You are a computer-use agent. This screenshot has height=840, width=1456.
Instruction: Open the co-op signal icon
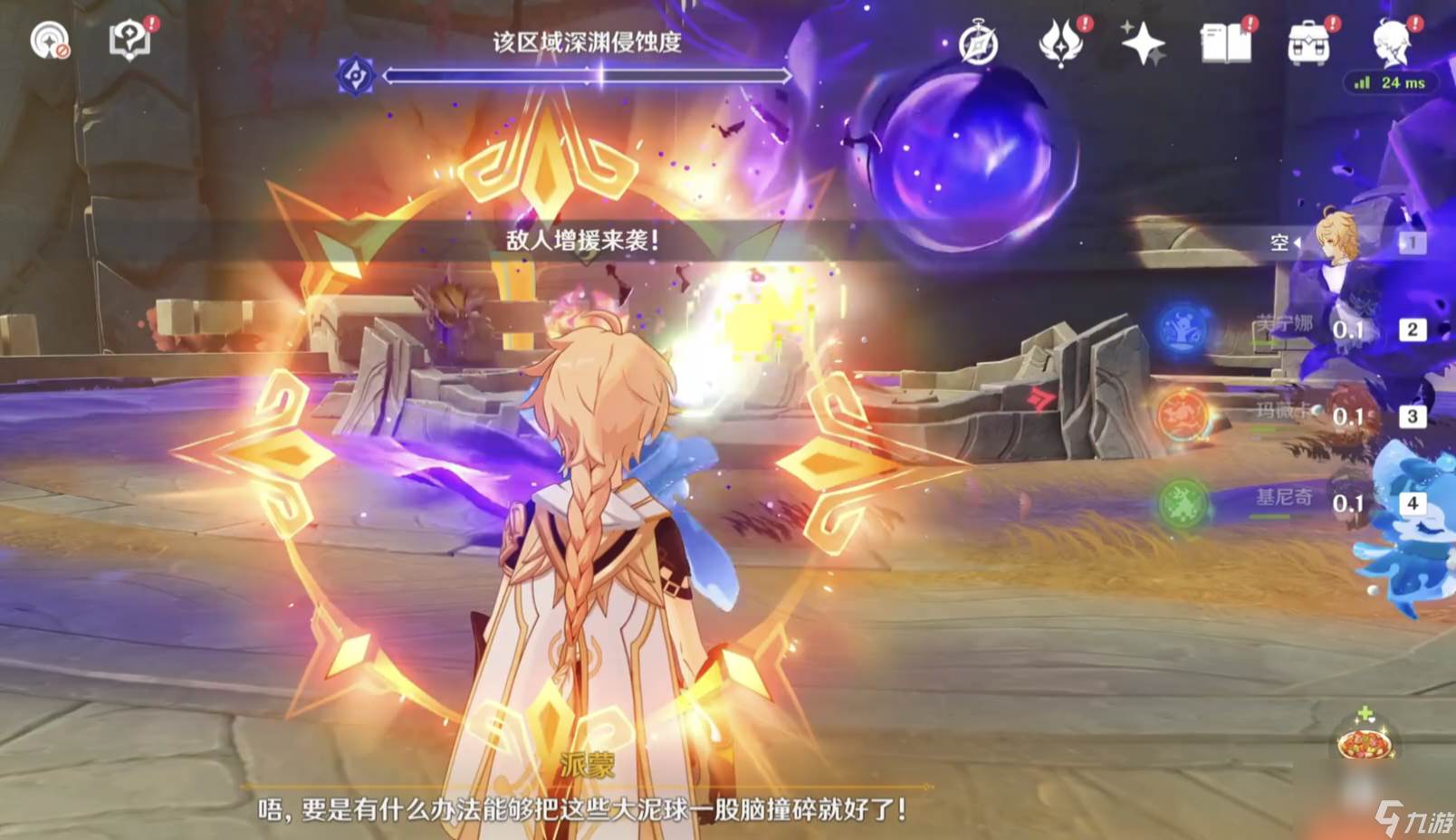49,40
